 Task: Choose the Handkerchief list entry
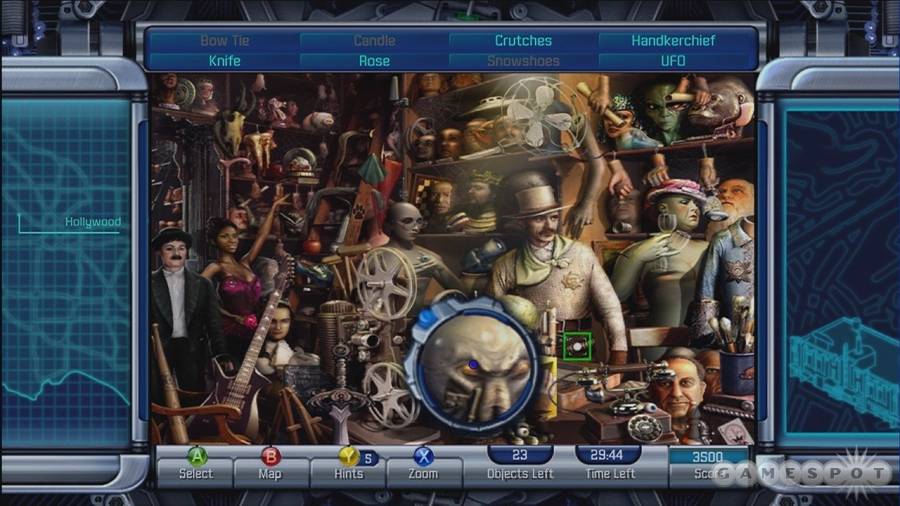point(673,41)
